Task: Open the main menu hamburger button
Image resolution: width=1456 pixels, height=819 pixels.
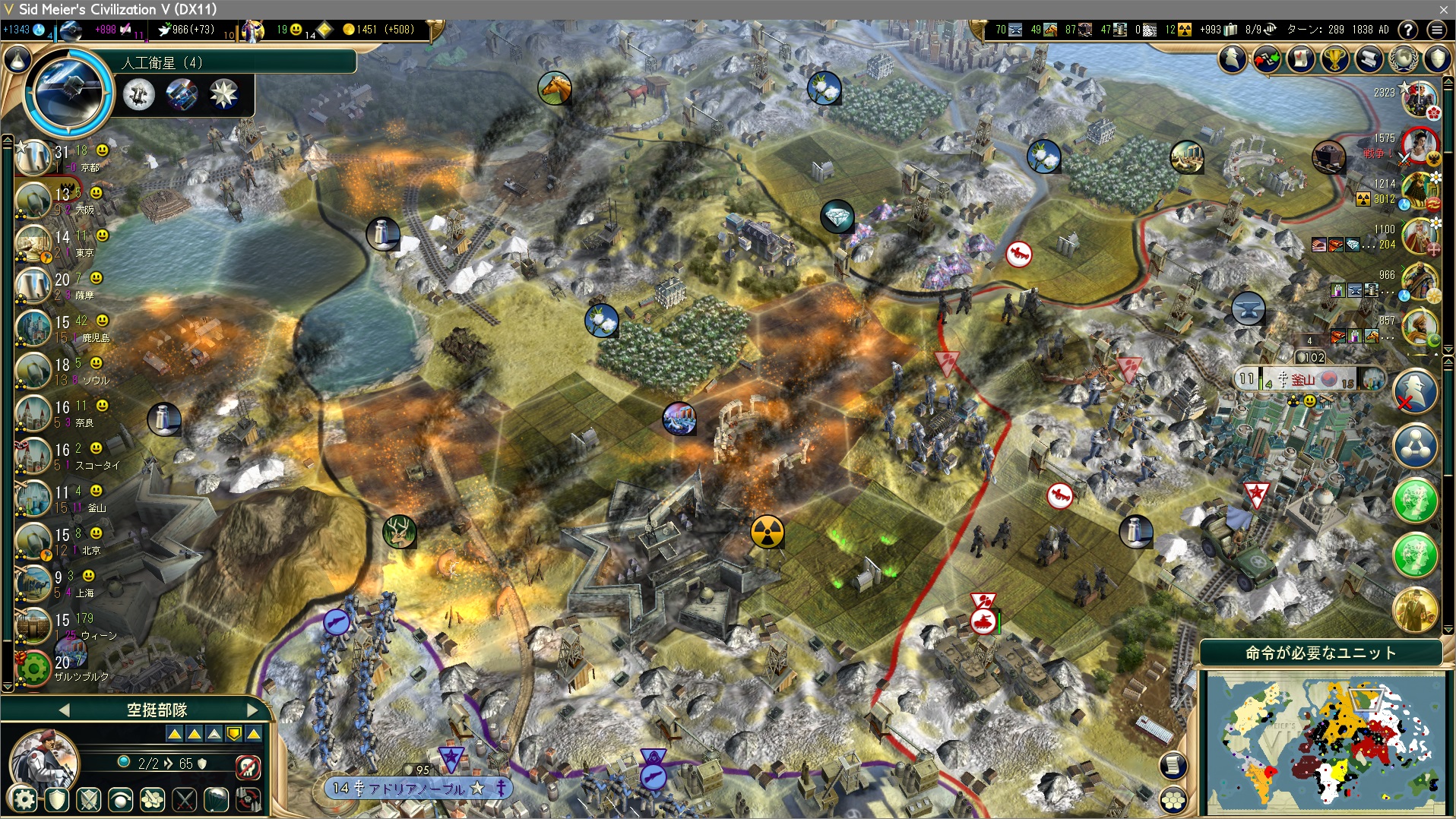Action: pyautogui.click(x=1436, y=30)
